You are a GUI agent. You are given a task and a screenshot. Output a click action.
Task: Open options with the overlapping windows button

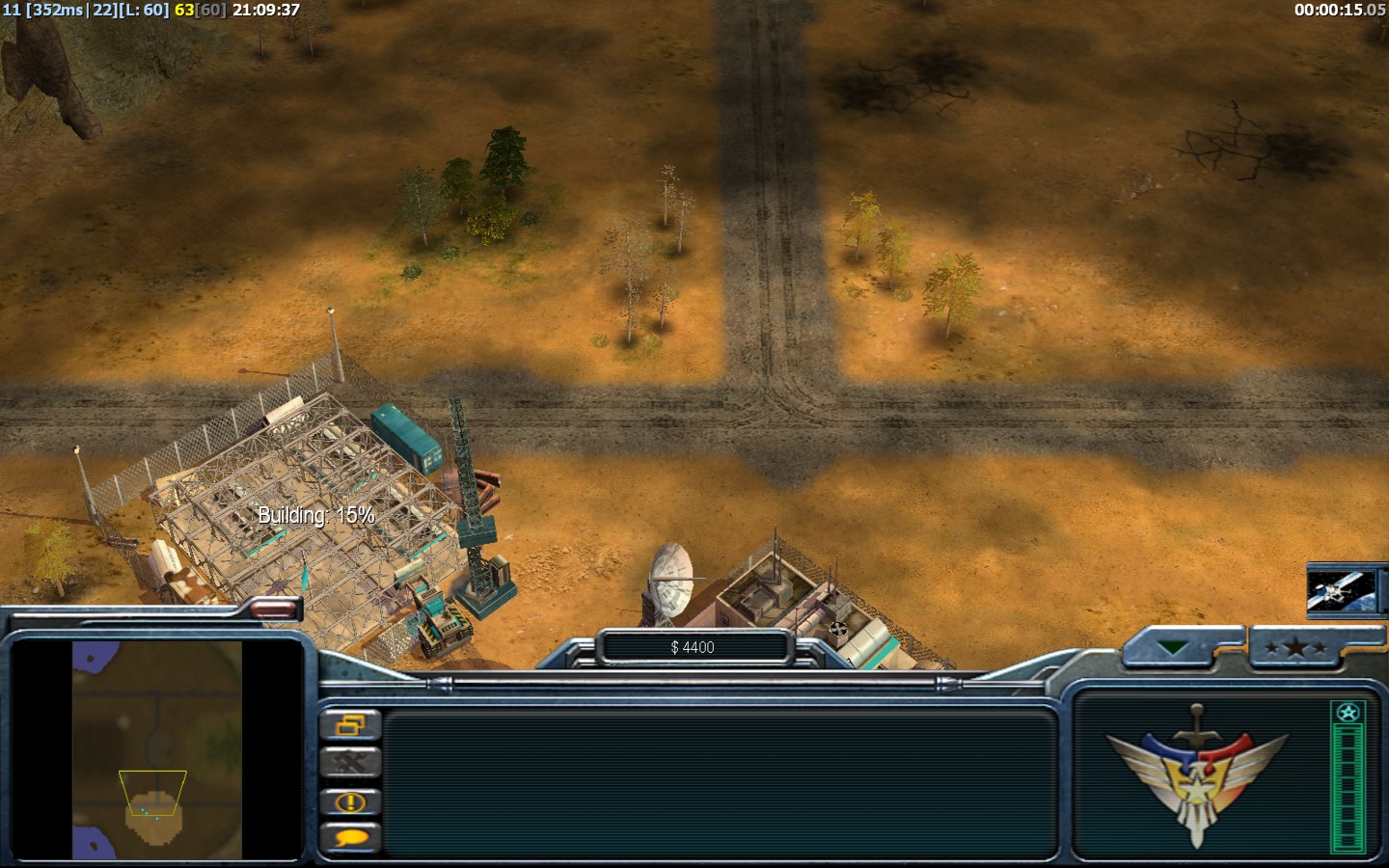(350, 724)
